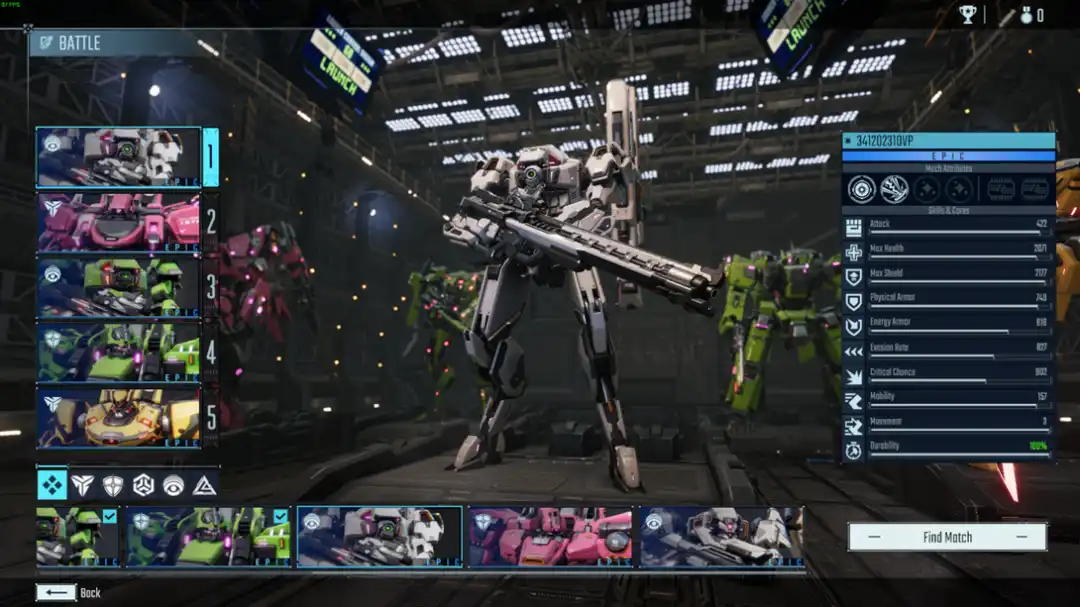Viewport: 1080px width, 607px height.
Task: Pick the green mech in squad slot 3
Action: (118, 287)
